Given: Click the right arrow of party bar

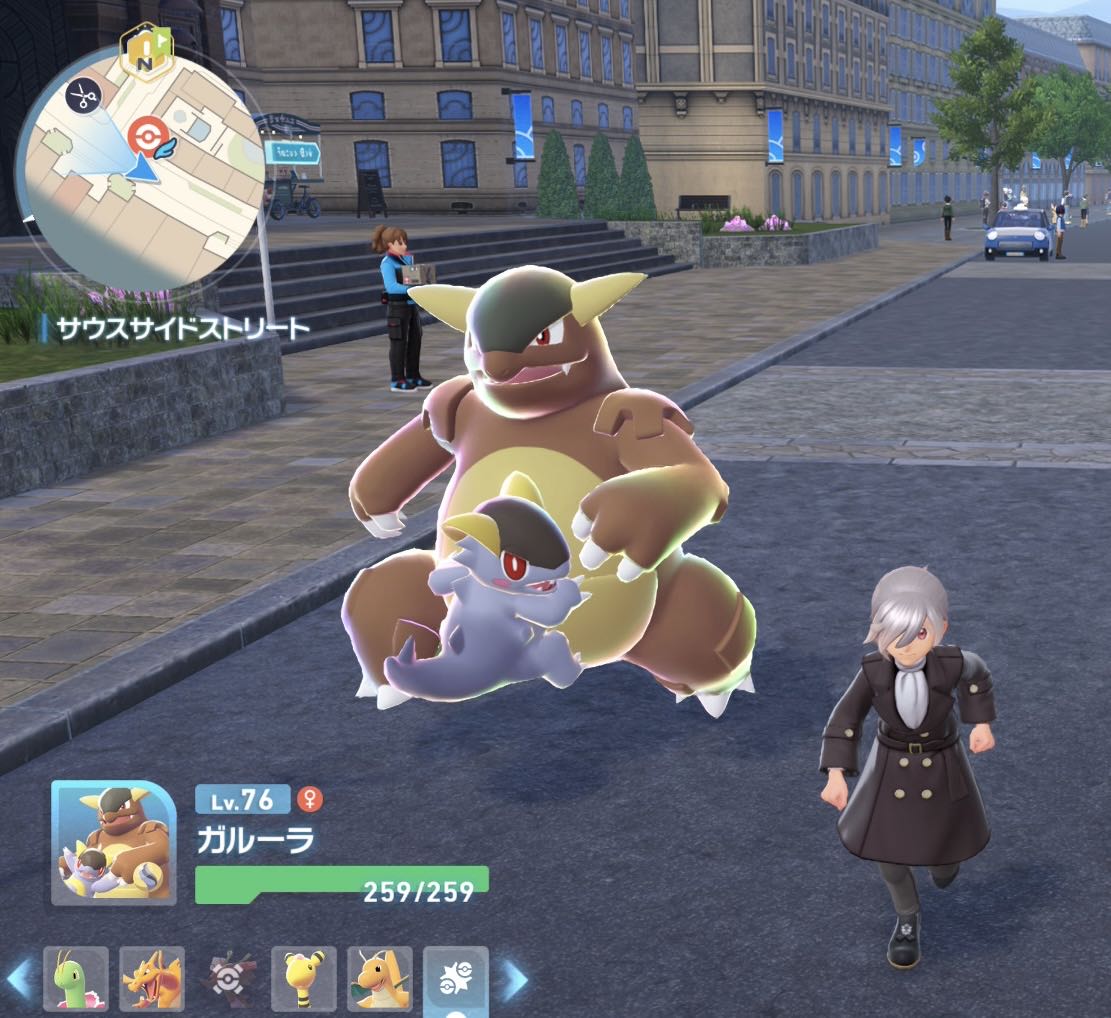Looking at the screenshot, I should tap(513, 980).
